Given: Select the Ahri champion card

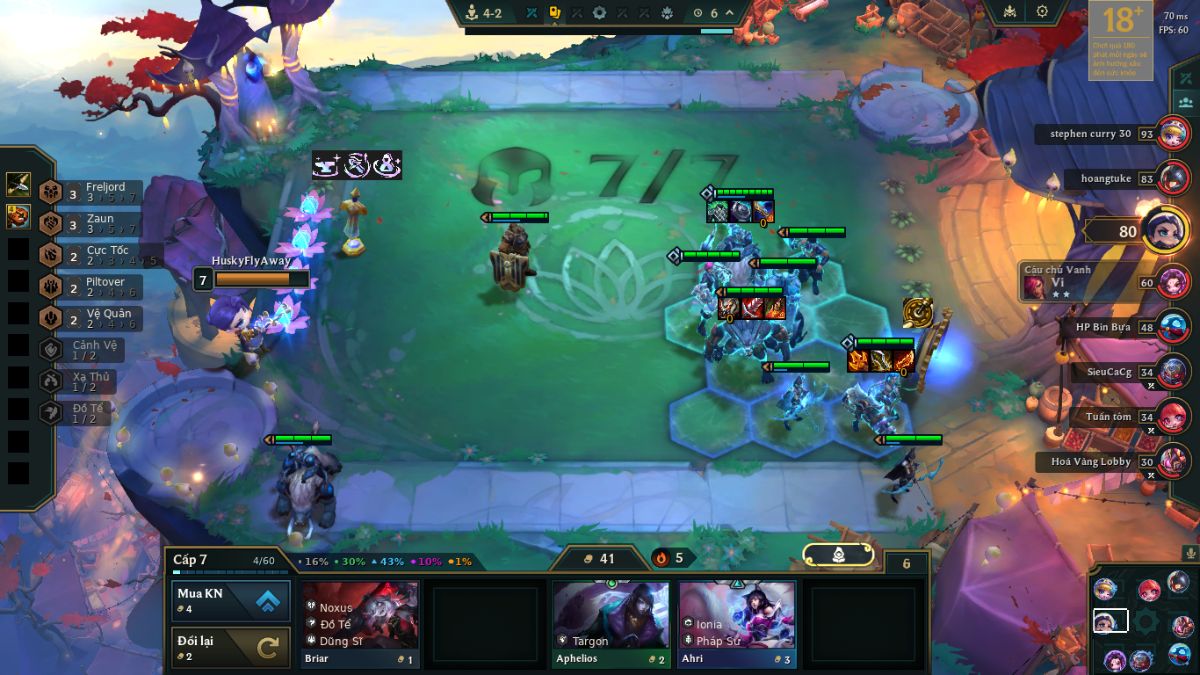Looking at the screenshot, I should (x=737, y=624).
